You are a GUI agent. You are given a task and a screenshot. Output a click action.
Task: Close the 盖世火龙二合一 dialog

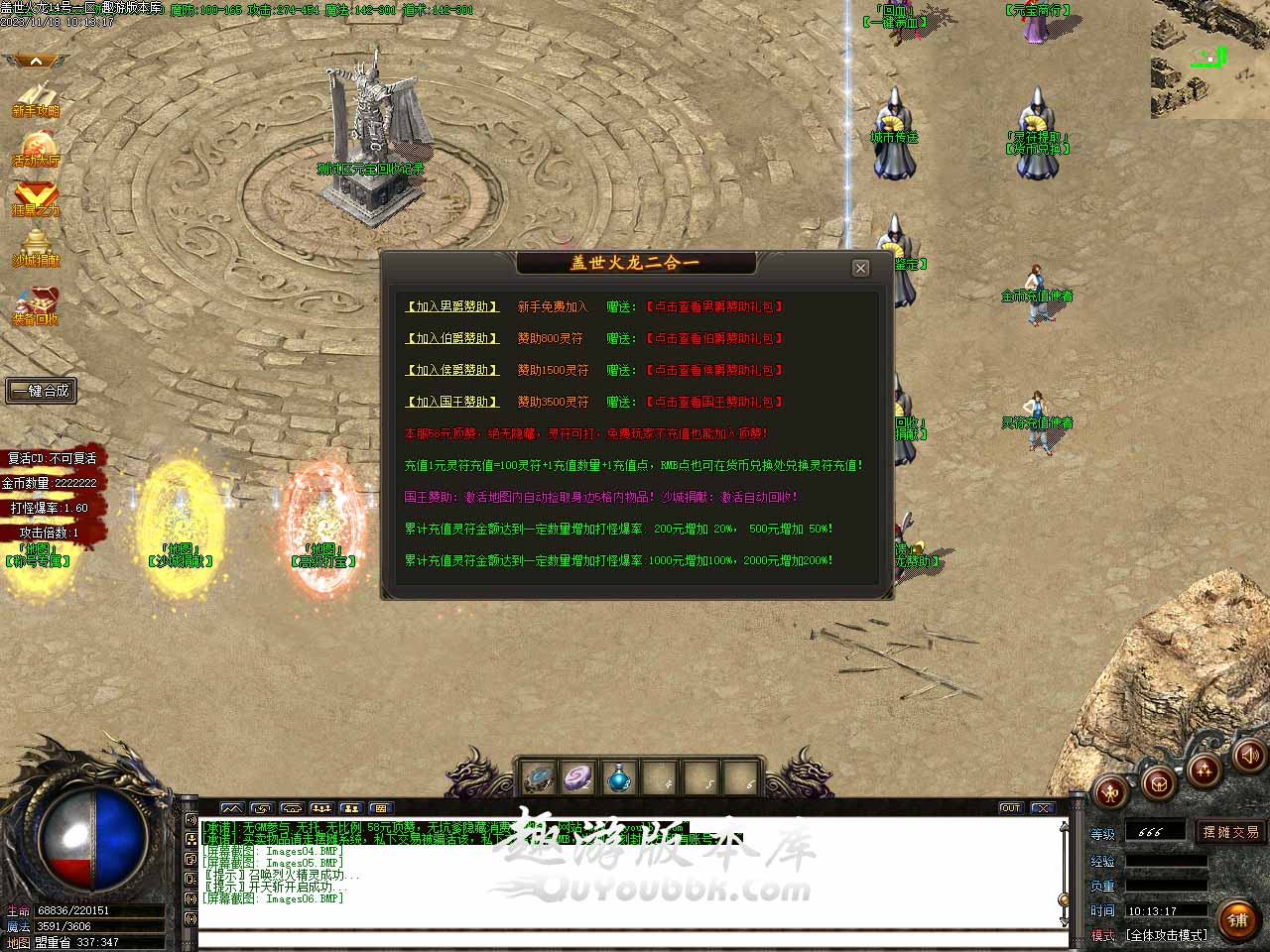[860, 268]
